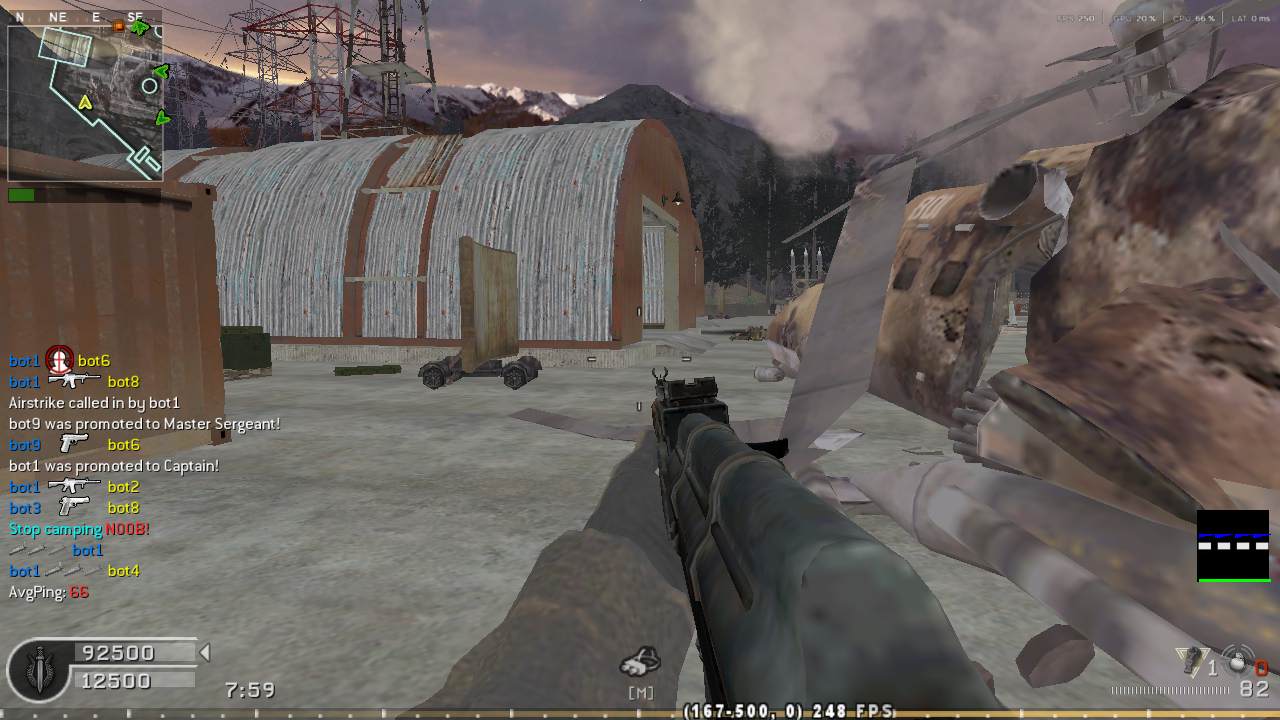Click the skull-and-target headshot icon in killfeed
Viewport: 1280px width, 720px height.
coord(59,359)
